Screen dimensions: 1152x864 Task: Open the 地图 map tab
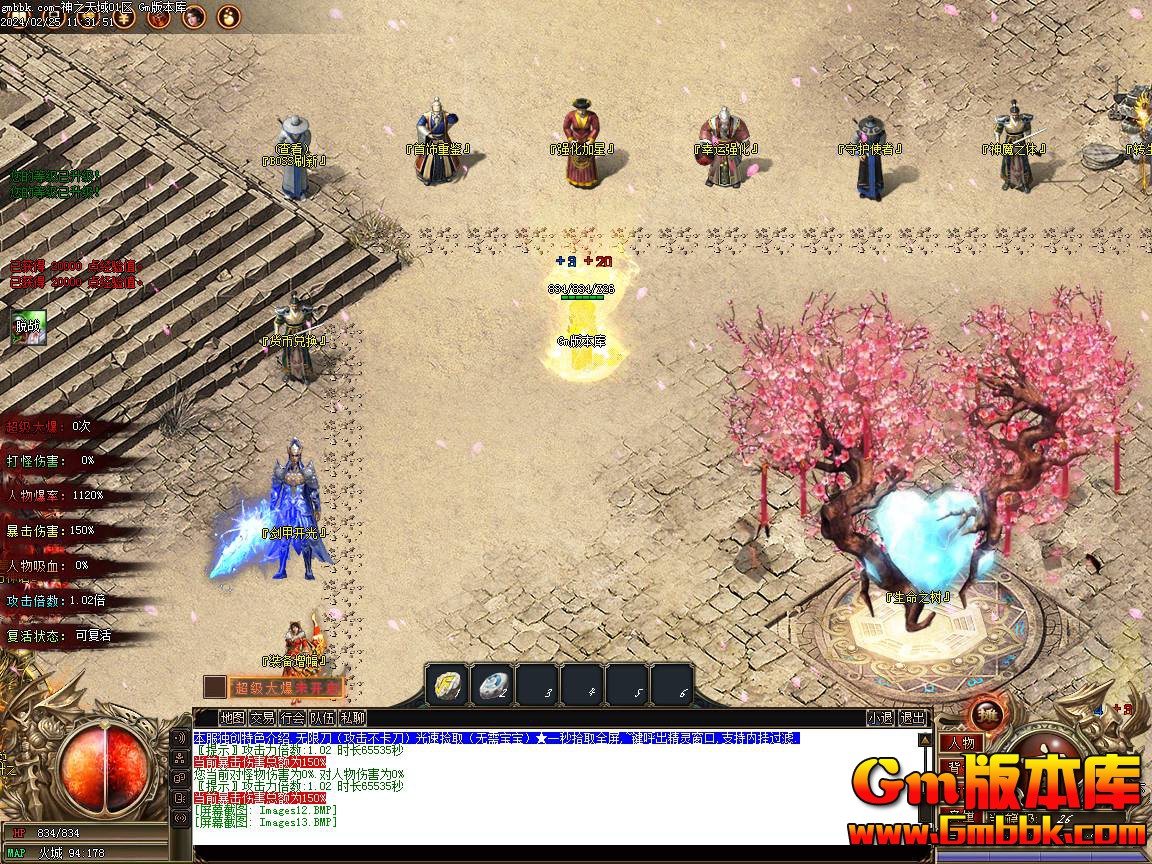pyautogui.click(x=232, y=718)
